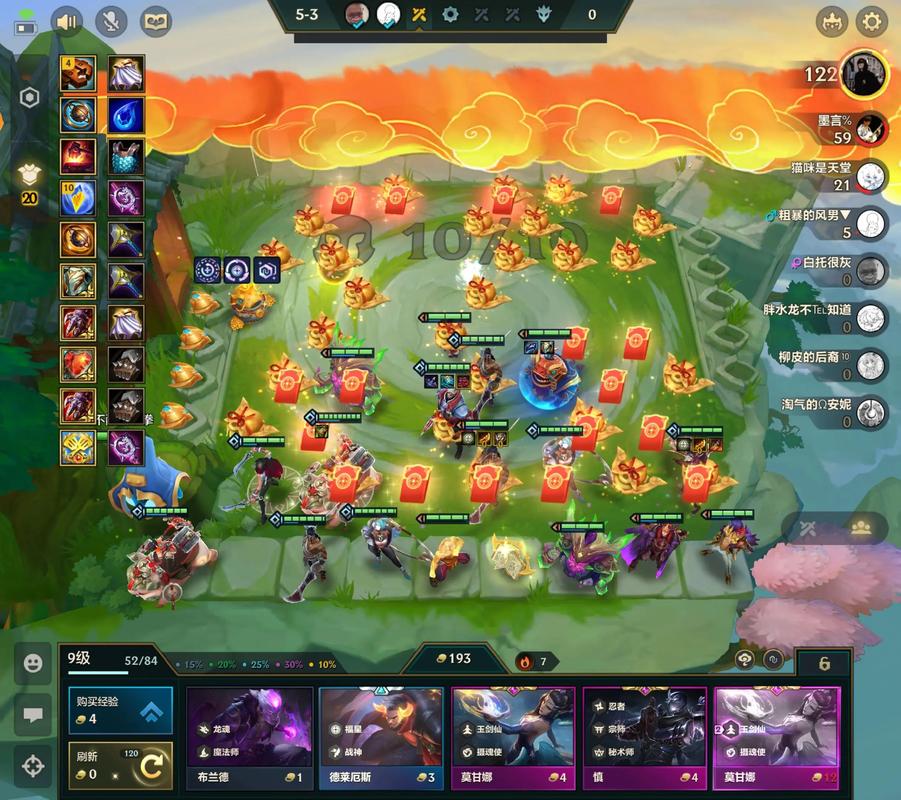Toggle the microphone mute icon
The height and width of the screenshot is (800, 901).
click(x=112, y=21)
